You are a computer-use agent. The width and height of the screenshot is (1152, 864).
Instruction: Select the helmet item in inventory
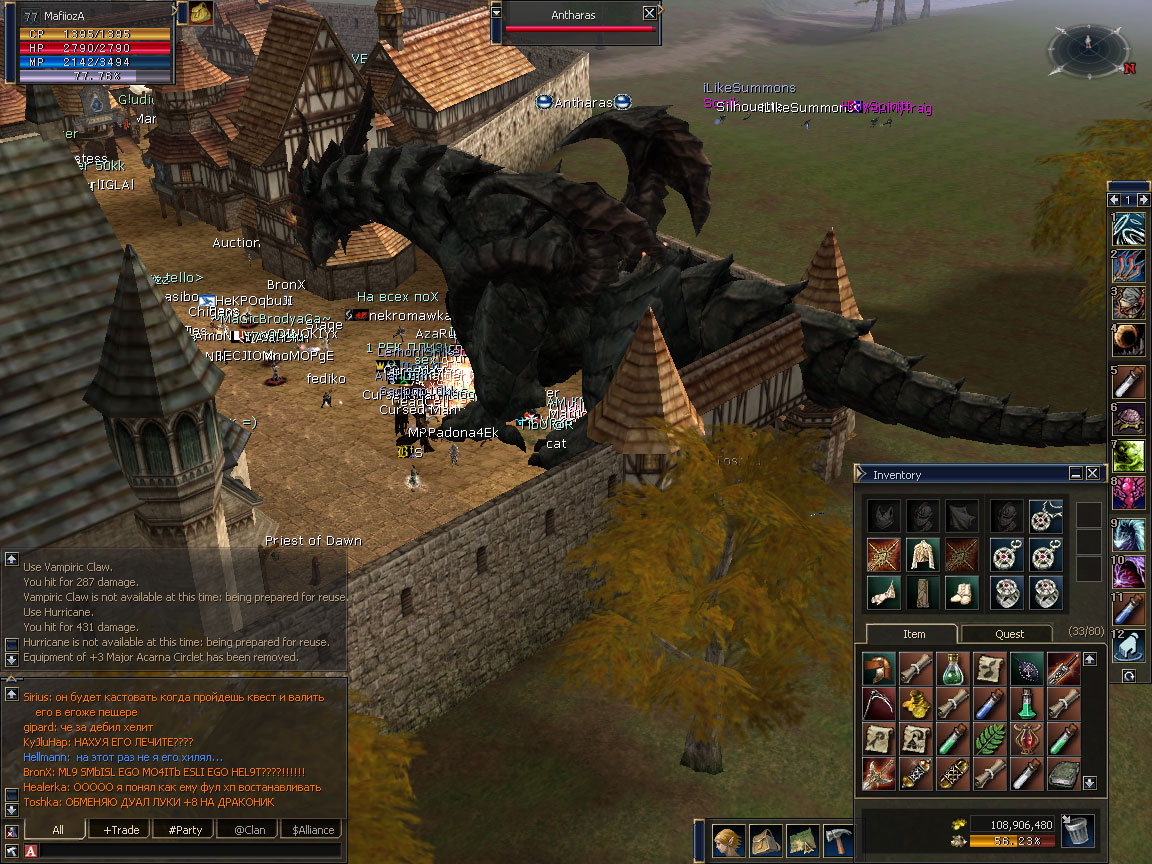880,668
